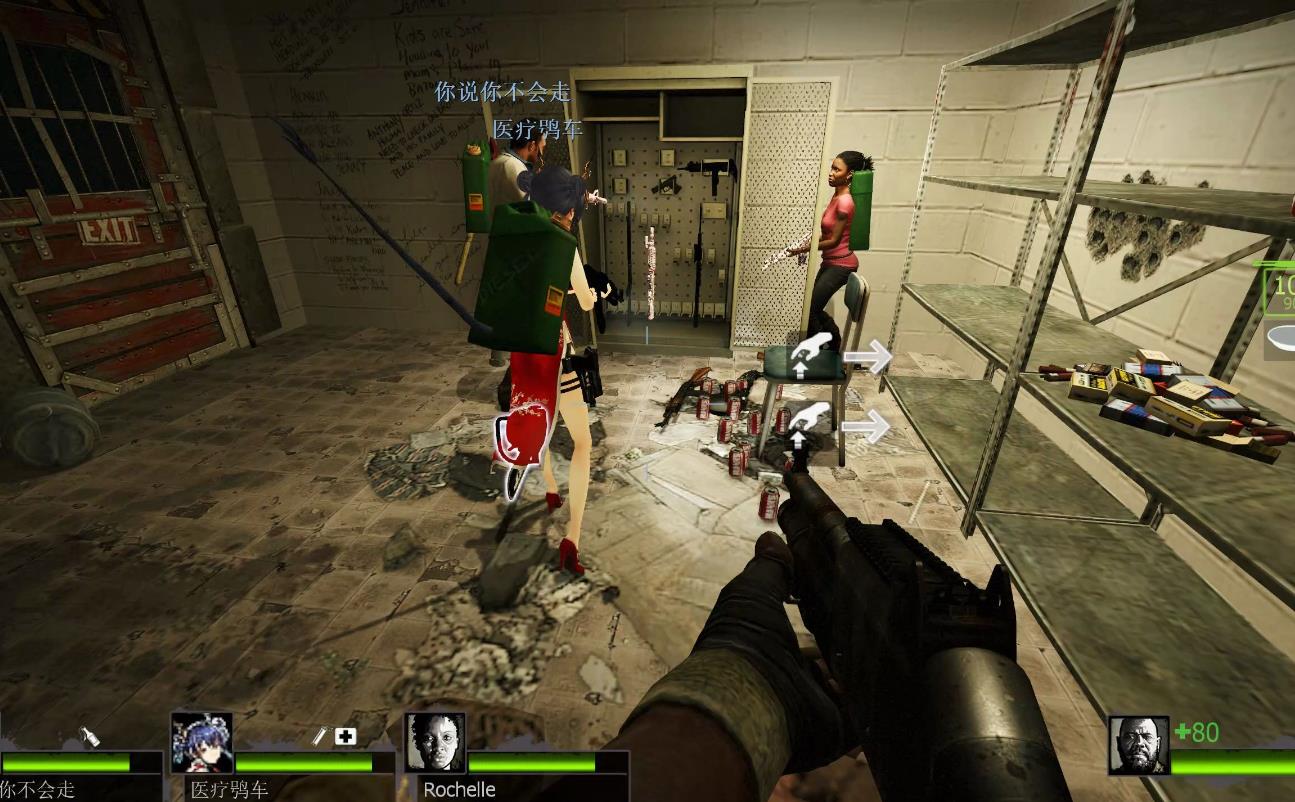Select the molotov bottle teammate item icon
This screenshot has width=1295, height=802.
(89, 737)
